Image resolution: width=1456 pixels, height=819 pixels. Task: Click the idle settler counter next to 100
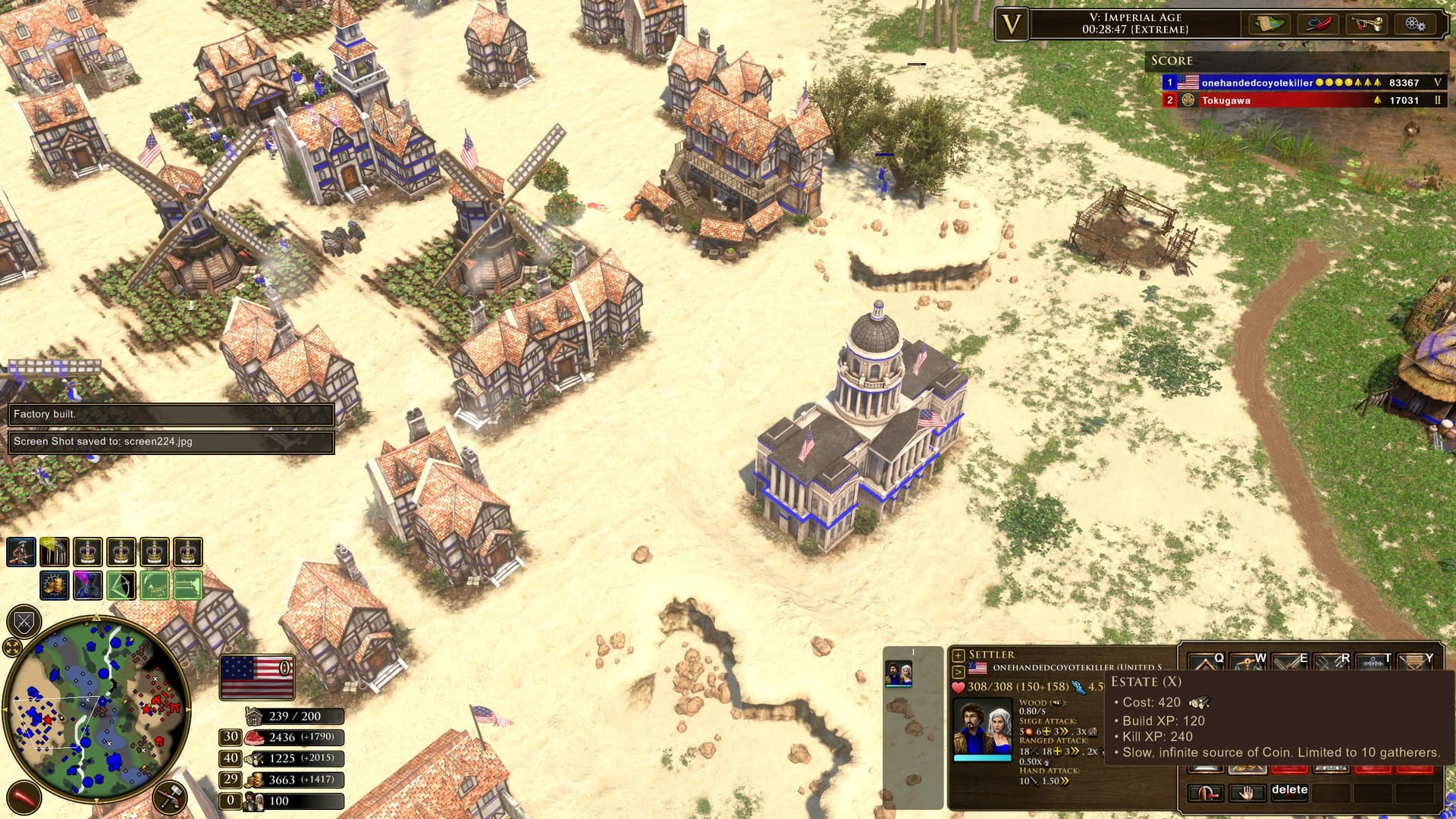point(231,801)
